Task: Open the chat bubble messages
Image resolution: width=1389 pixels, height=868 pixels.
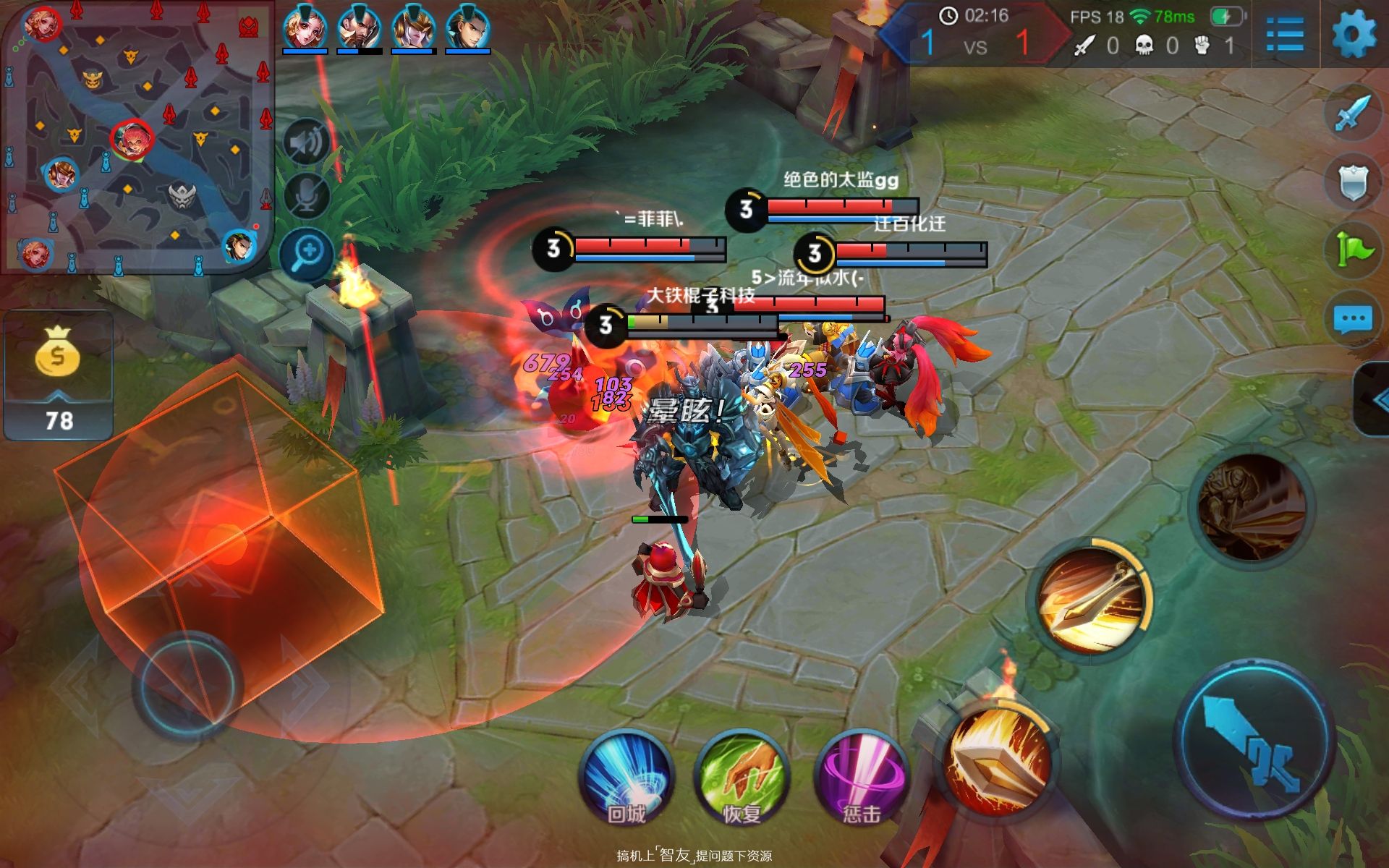Action: [x=1351, y=319]
